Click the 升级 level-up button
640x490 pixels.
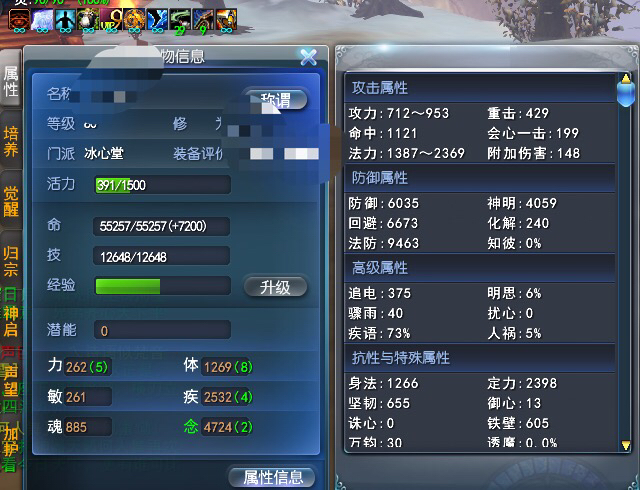tap(275, 287)
